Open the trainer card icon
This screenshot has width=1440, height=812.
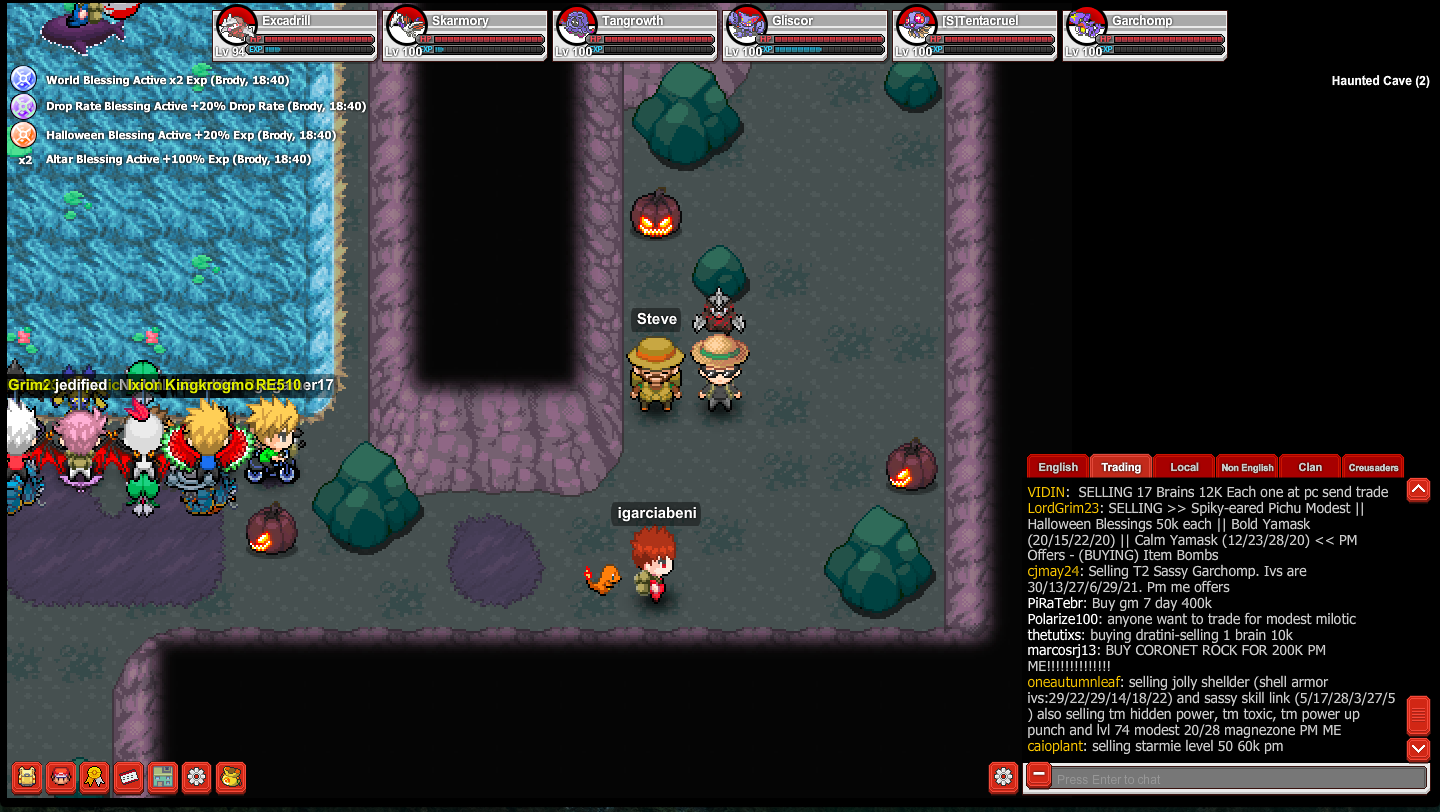click(60, 777)
